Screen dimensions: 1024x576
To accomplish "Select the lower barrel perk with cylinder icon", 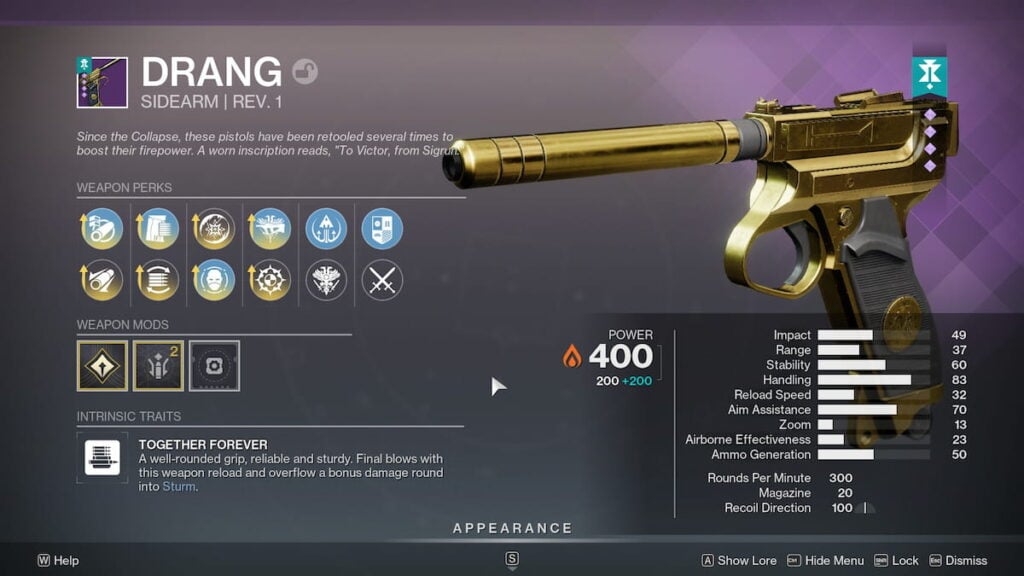I will pos(102,280).
